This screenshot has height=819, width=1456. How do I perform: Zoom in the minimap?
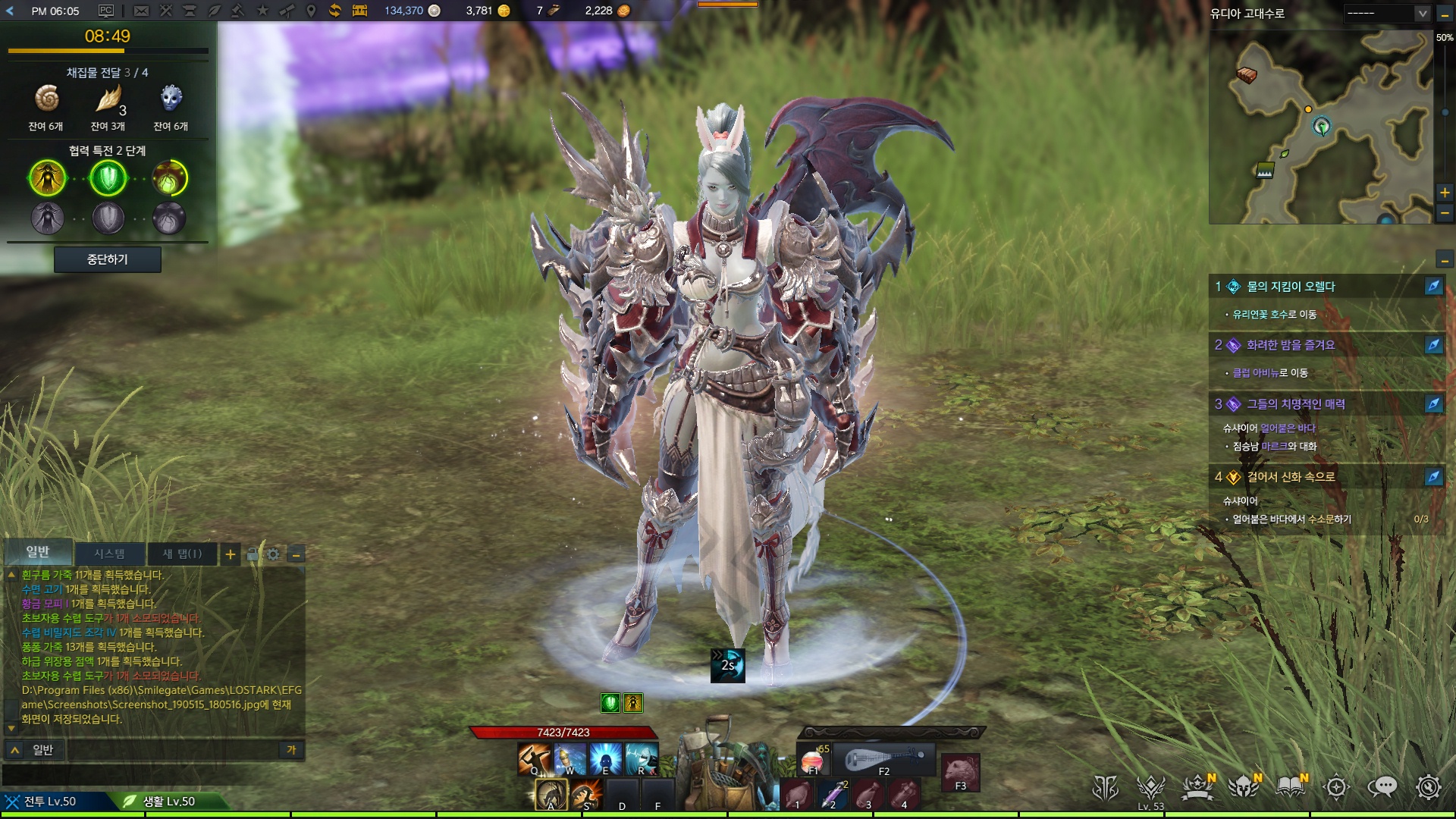(x=1445, y=193)
